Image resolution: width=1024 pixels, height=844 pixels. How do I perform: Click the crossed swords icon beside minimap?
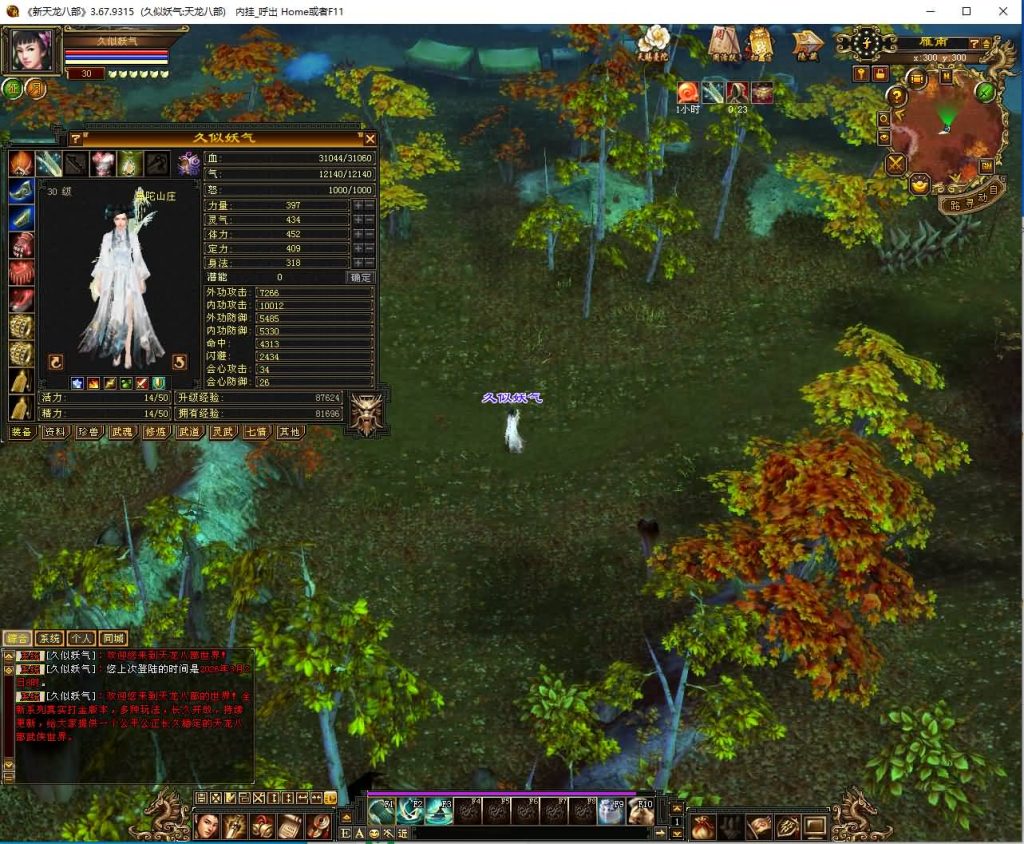pyautogui.click(x=896, y=163)
